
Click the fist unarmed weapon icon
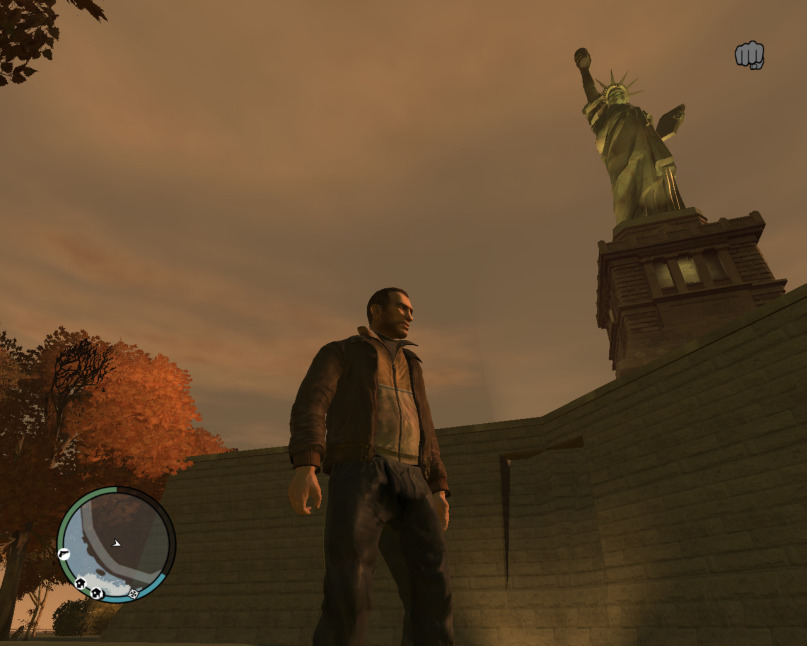[x=749, y=55]
